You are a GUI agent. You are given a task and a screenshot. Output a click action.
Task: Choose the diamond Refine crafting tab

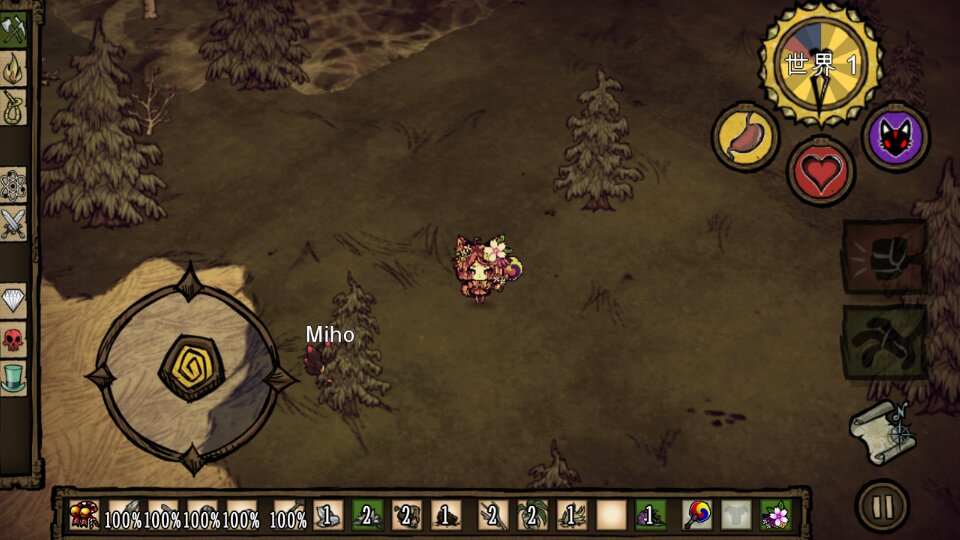pos(13,300)
